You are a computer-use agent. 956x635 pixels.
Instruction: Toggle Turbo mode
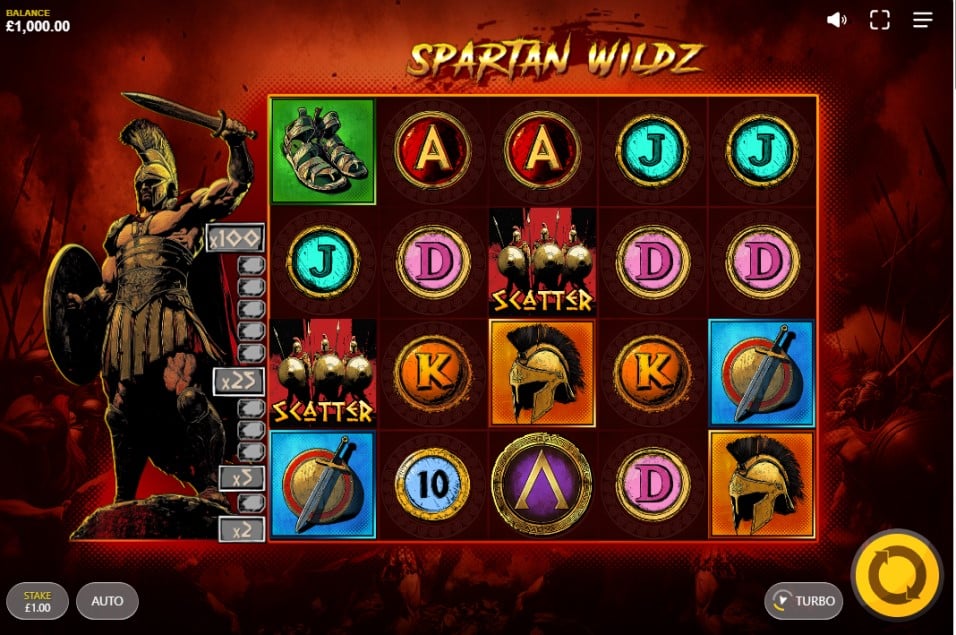pyautogui.click(x=804, y=601)
